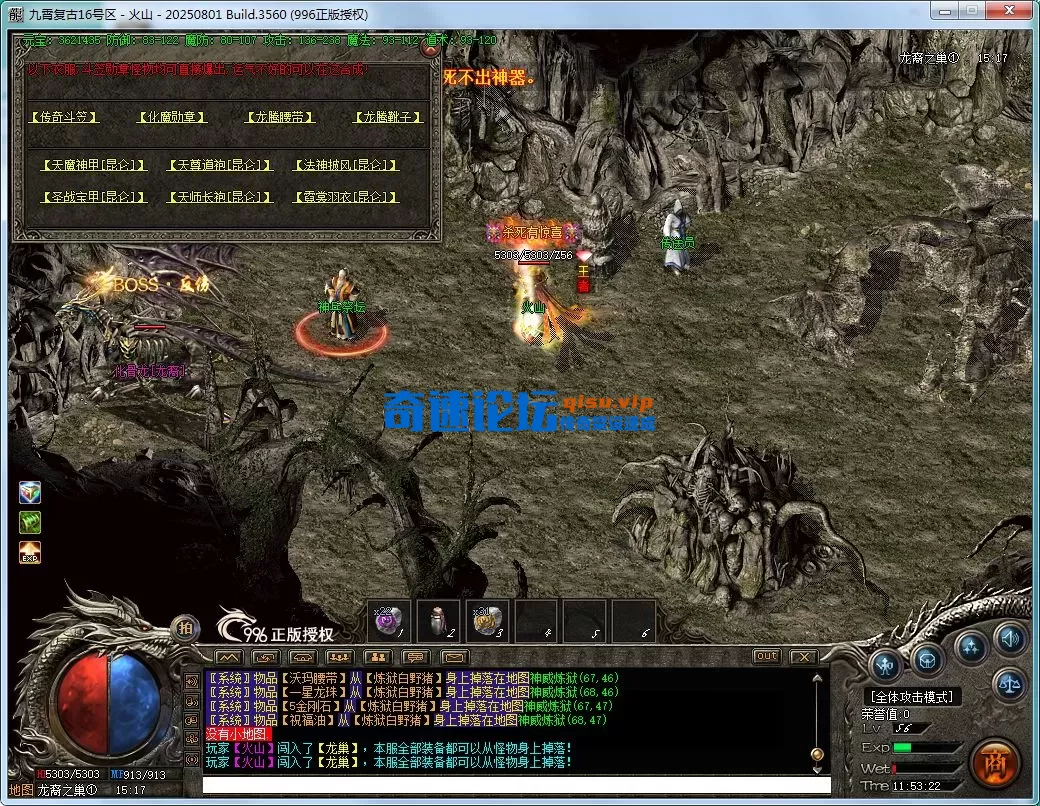The height and width of the screenshot is (806, 1040).
Task: Select 天师长袍[昆仑] robe
Action: click(219, 197)
